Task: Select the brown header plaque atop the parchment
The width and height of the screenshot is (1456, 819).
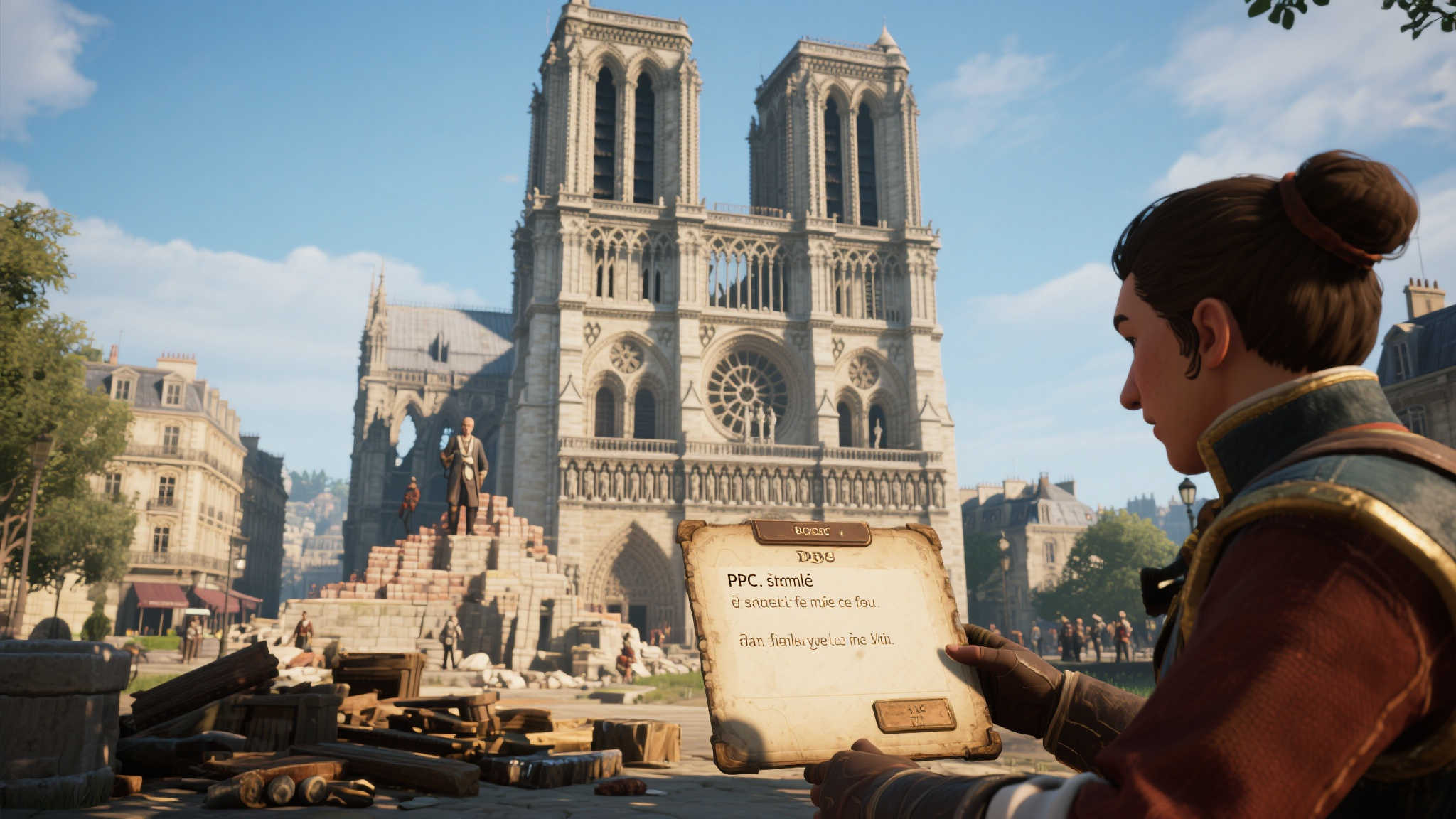Action: pyautogui.click(x=811, y=532)
